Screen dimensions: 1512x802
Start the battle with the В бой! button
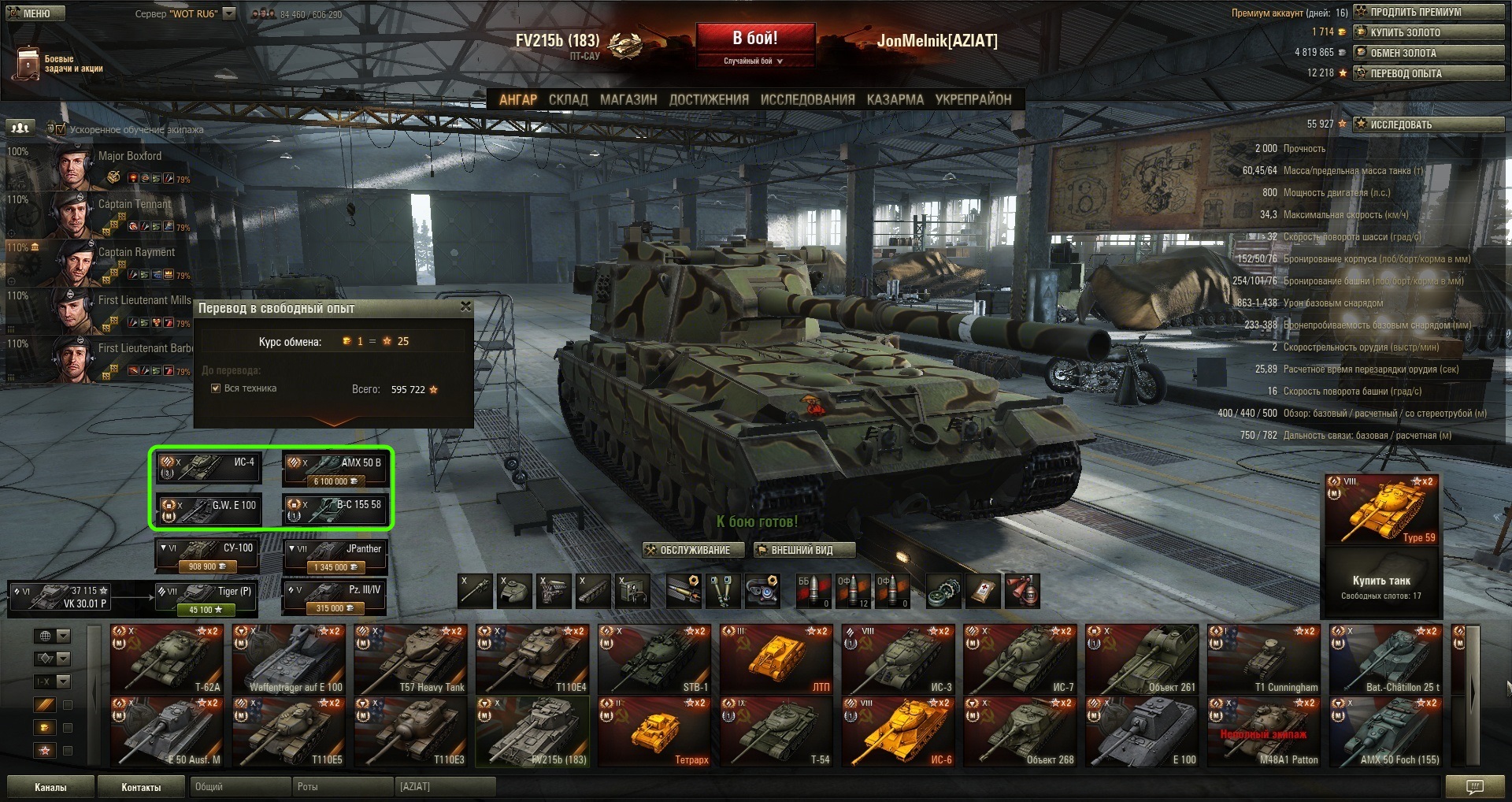coord(754,39)
